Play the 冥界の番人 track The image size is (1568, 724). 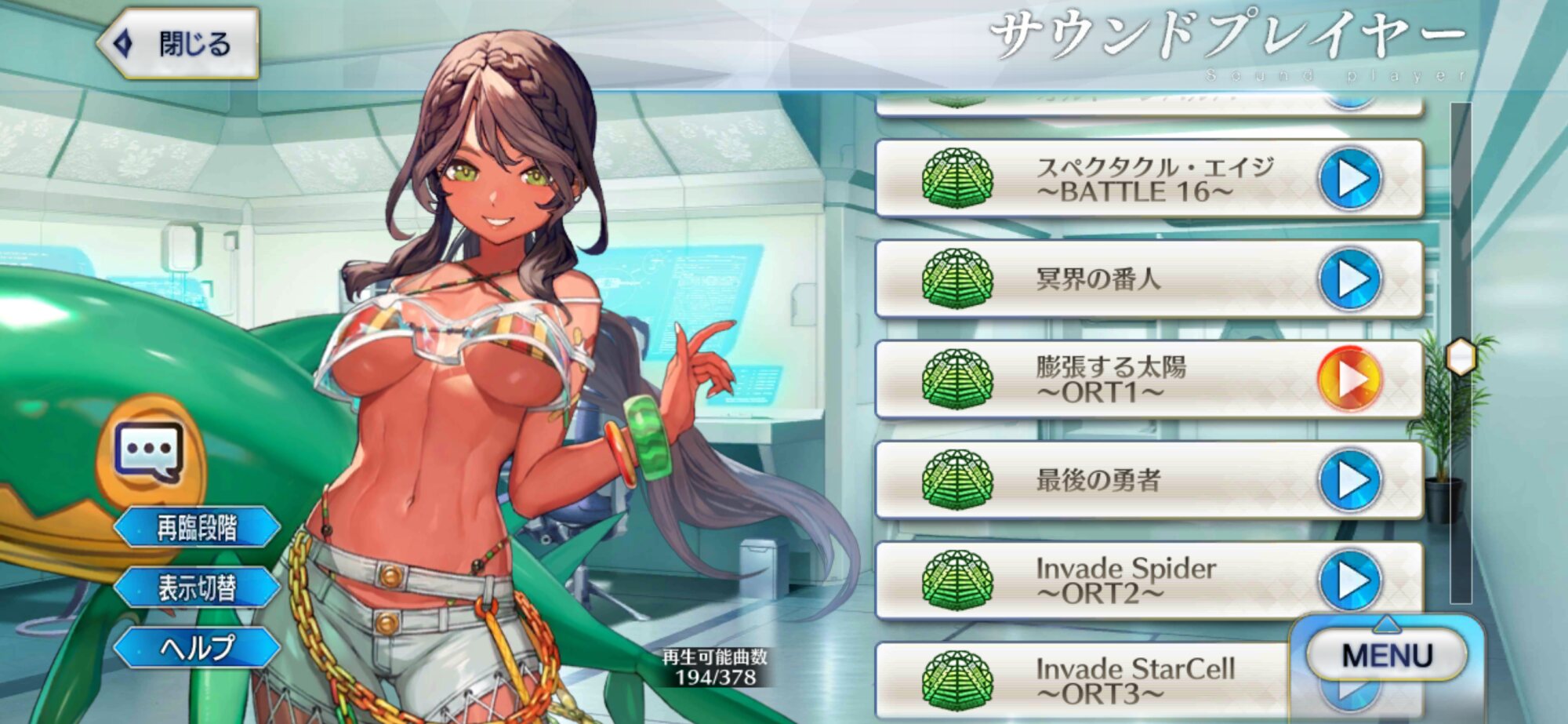click(x=1348, y=279)
